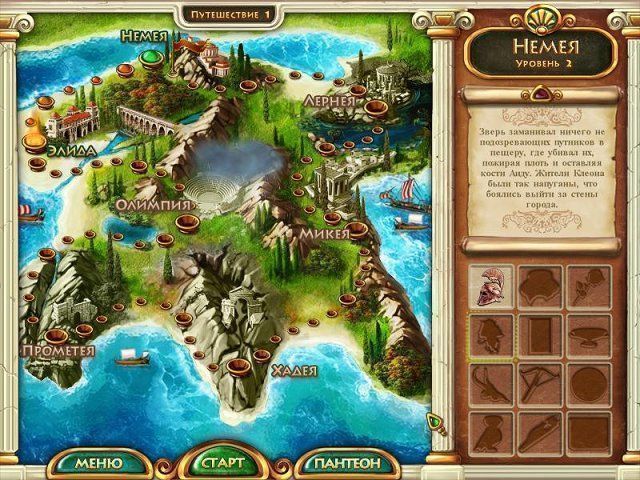Open the Пантеон screen
Screen dimensions: 640x480
click(x=347, y=463)
